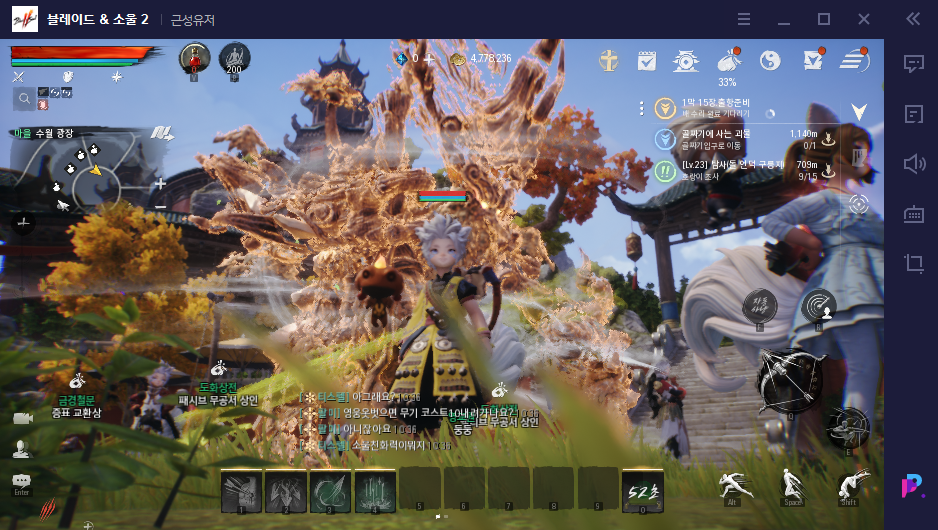This screenshot has width=938, height=530.
Task: Trigger the Space jump action icon
Action: click(793, 486)
